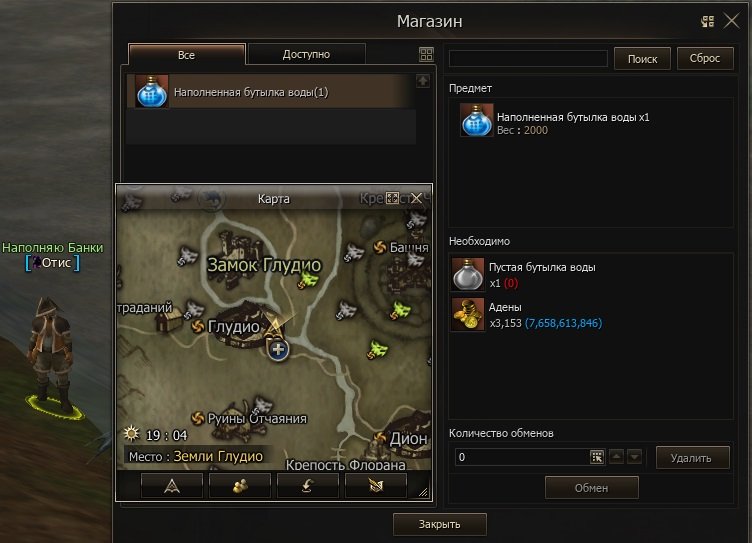Click the shop search text field
The image size is (752, 543).
coord(528,59)
